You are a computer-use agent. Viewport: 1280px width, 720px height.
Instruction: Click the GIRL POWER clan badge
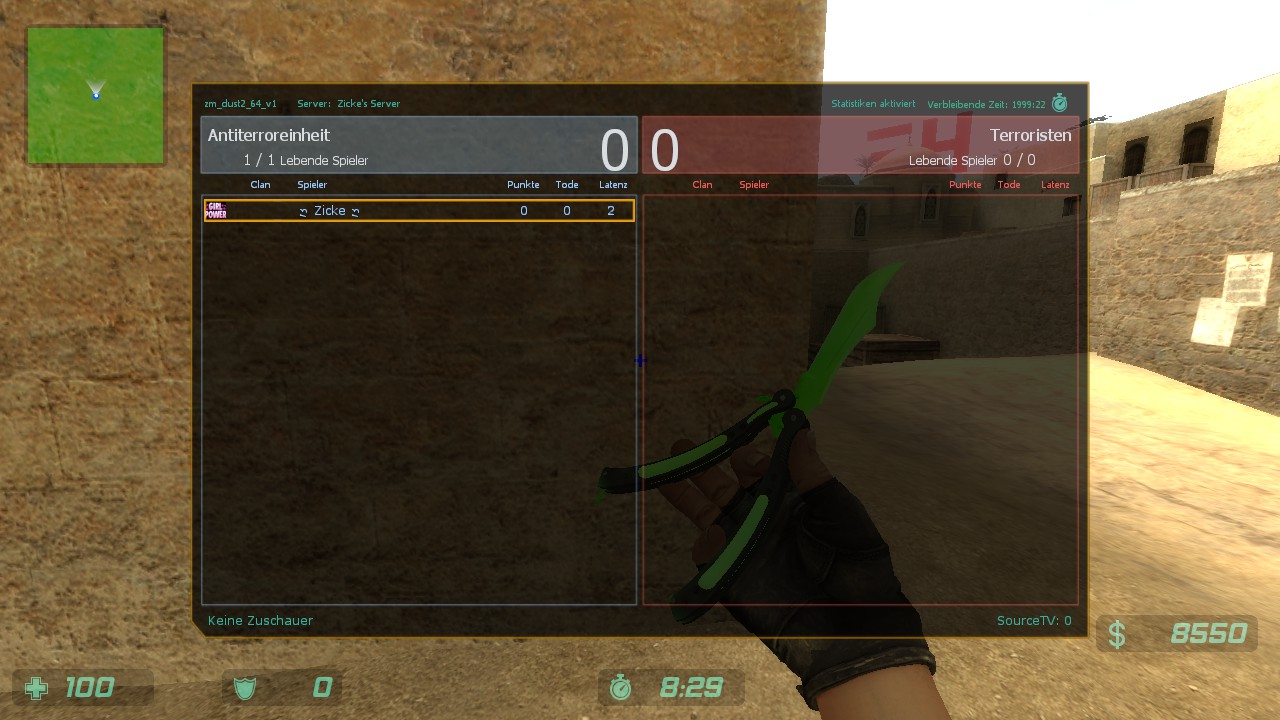coord(216,211)
